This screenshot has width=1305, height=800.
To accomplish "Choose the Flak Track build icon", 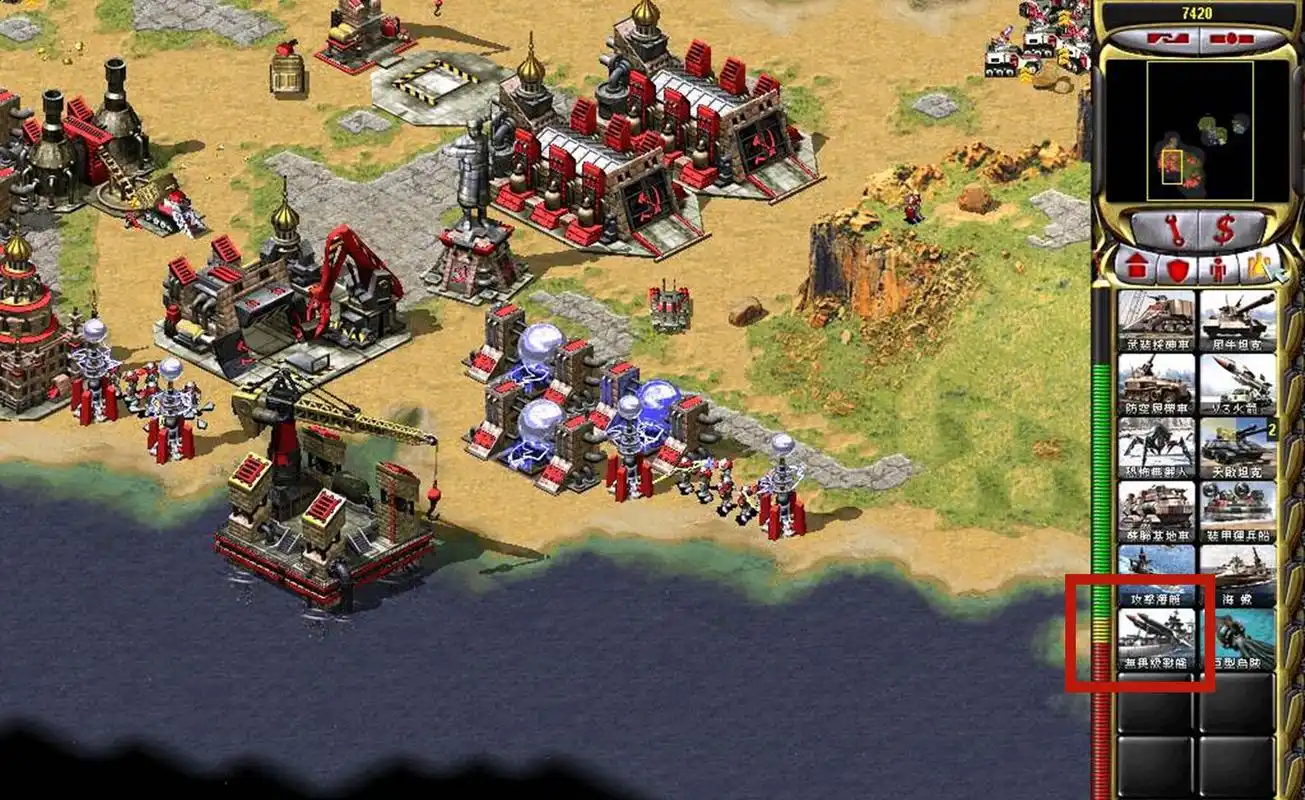I will [x=1156, y=384].
